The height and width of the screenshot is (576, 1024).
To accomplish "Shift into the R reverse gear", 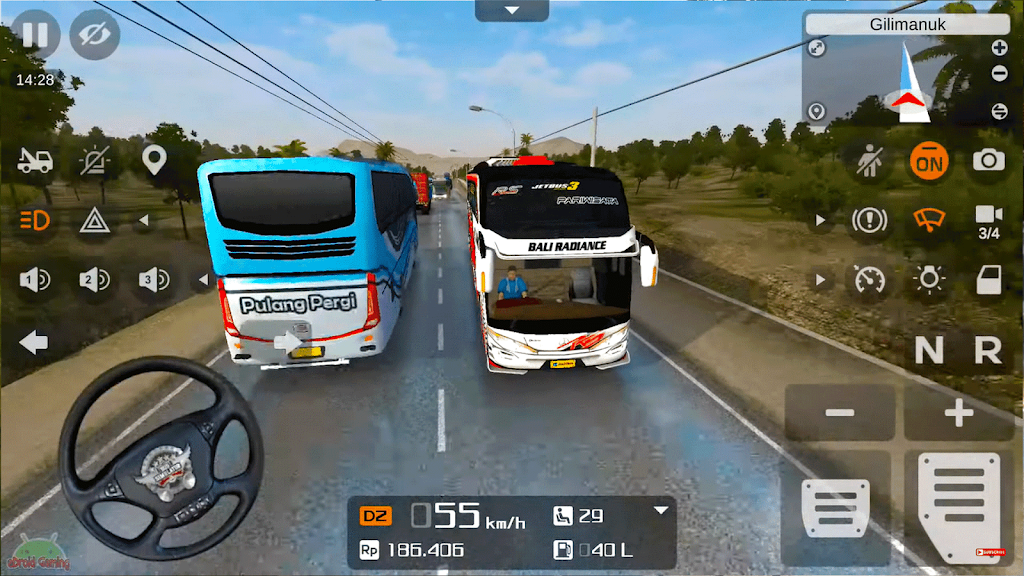I will click(988, 350).
